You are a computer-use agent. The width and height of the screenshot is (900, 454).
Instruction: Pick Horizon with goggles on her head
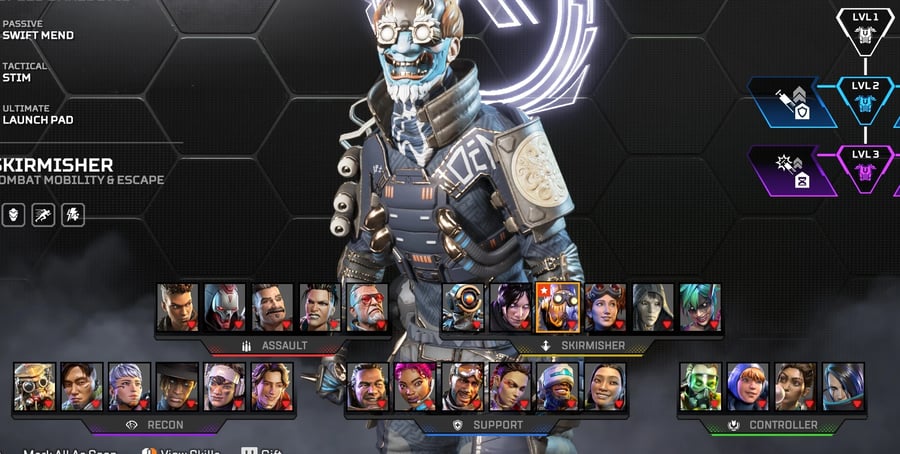click(x=604, y=307)
